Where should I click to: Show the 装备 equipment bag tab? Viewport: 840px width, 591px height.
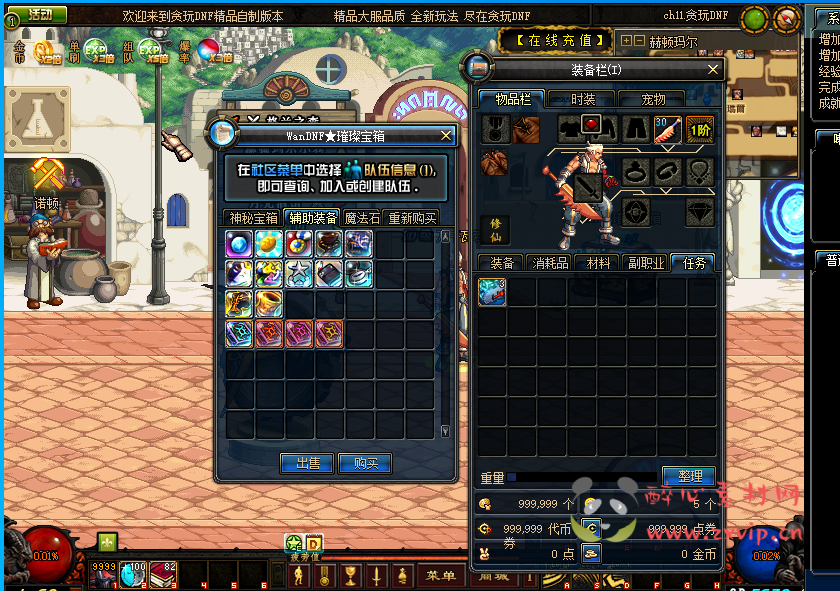coord(501,263)
